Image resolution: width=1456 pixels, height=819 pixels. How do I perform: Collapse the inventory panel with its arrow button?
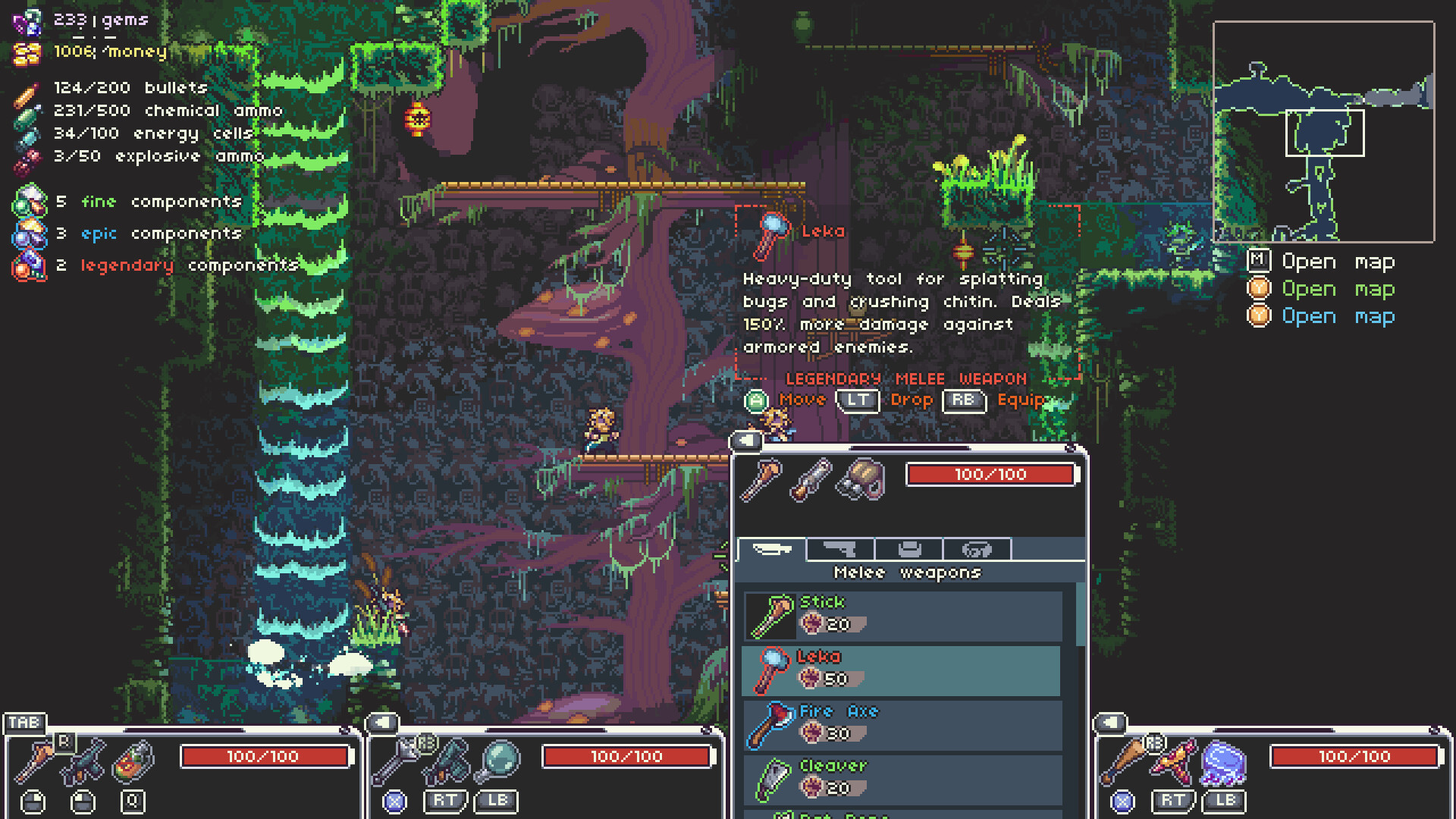pos(747,440)
